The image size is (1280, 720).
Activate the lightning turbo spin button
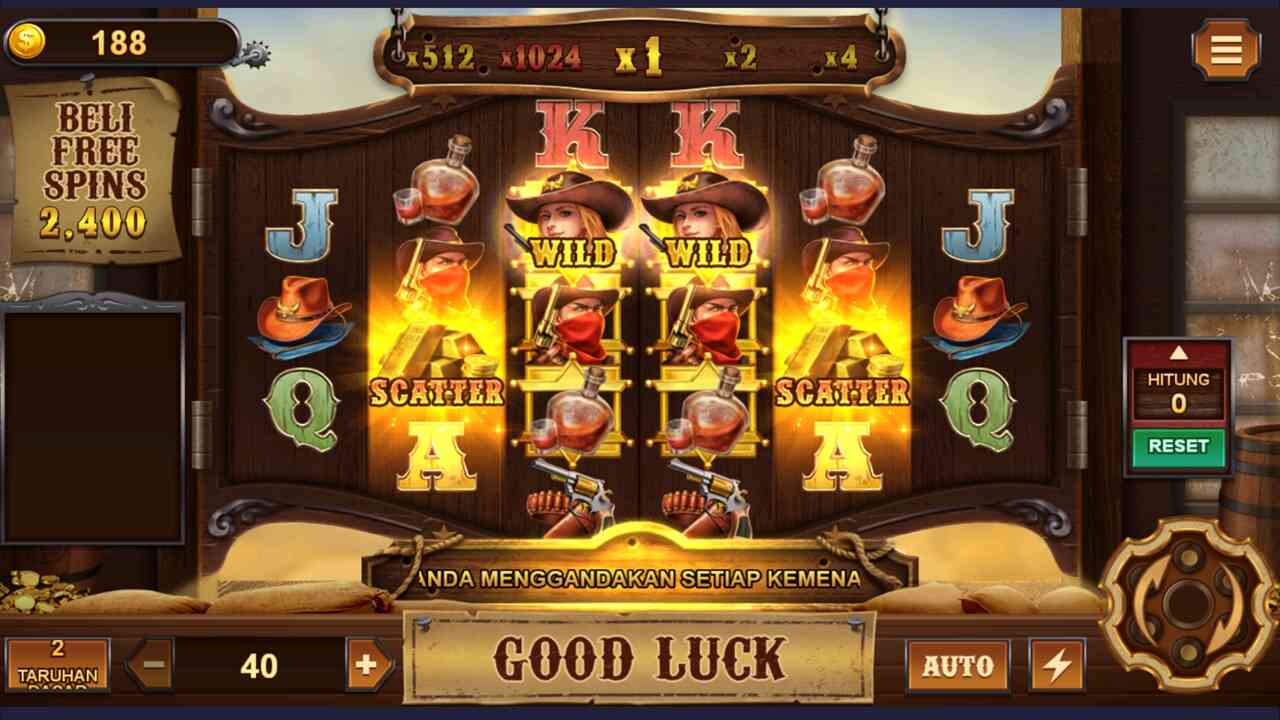pyautogui.click(x=1056, y=666)
